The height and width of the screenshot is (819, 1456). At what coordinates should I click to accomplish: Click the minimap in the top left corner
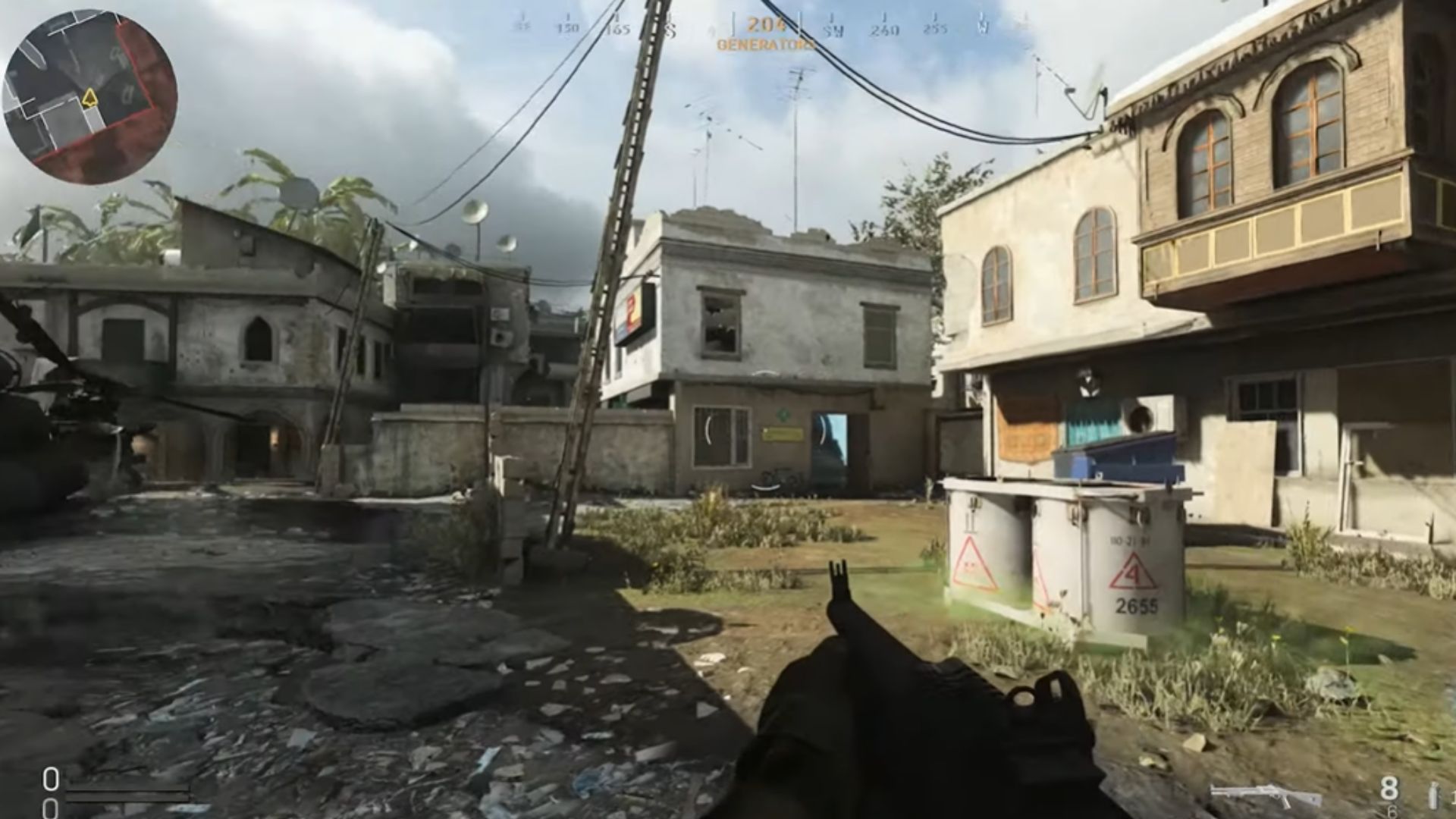83,83
